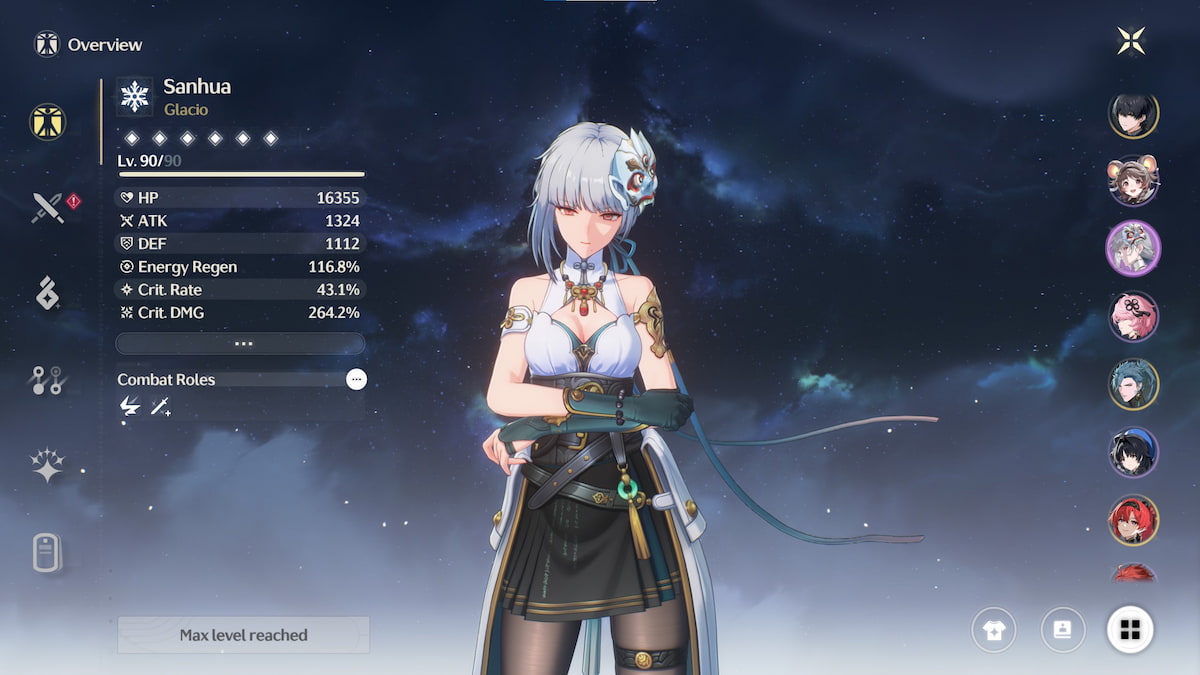Select Sanhua's purple-ringed portrait
The image size is (1200, 675).
1133,248
